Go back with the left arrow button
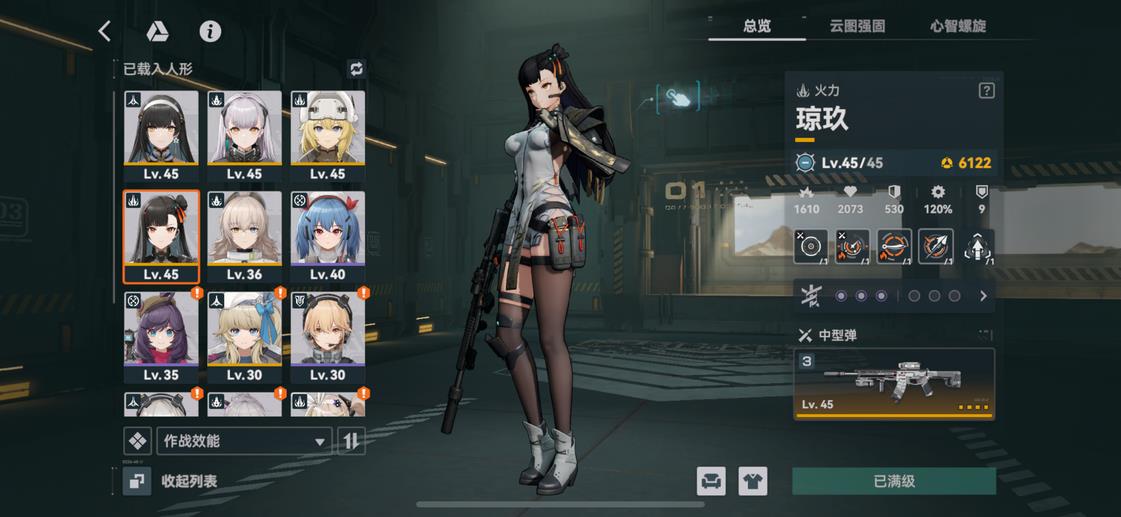The height and width of the screenshot is (517, 1121). pyautogui.click(x=105, y=31)
